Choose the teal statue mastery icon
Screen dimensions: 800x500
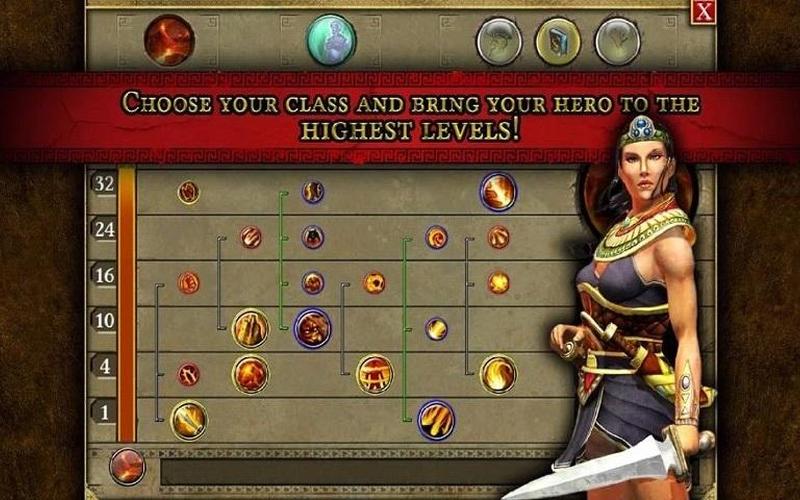click(331, 40)
